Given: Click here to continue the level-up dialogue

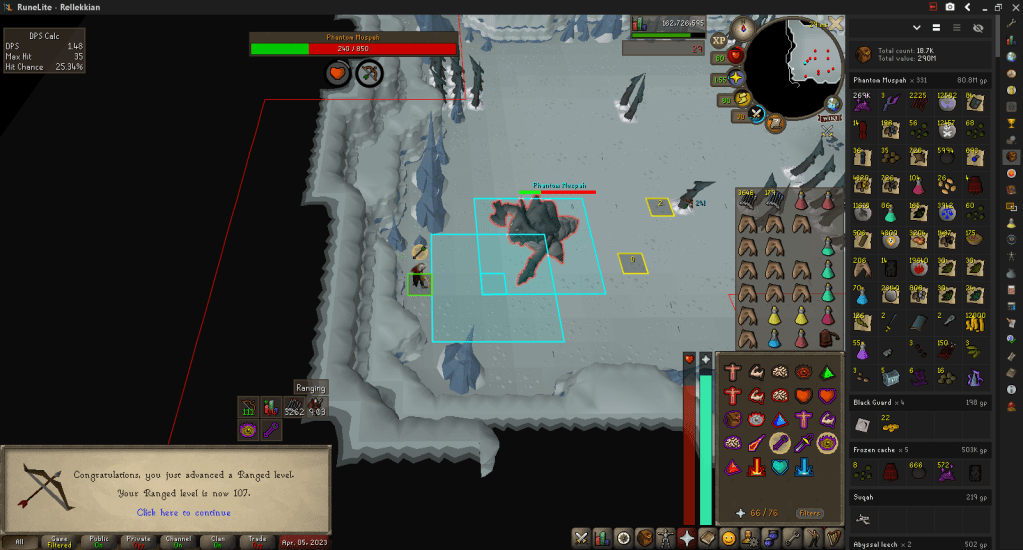Looking at the screenshot, I should coord(183,513).
